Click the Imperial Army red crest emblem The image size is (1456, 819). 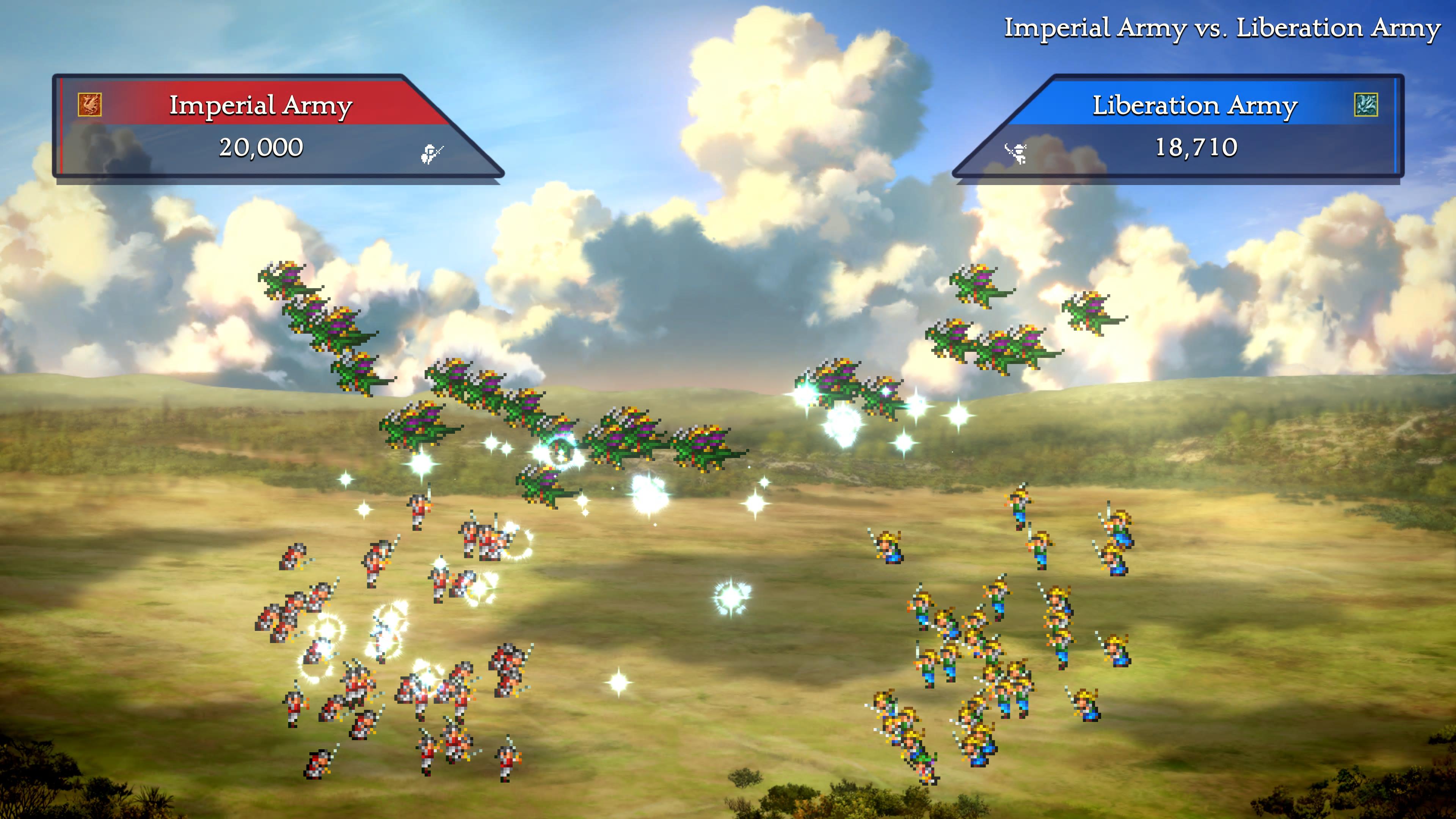(x=90, y=105)
